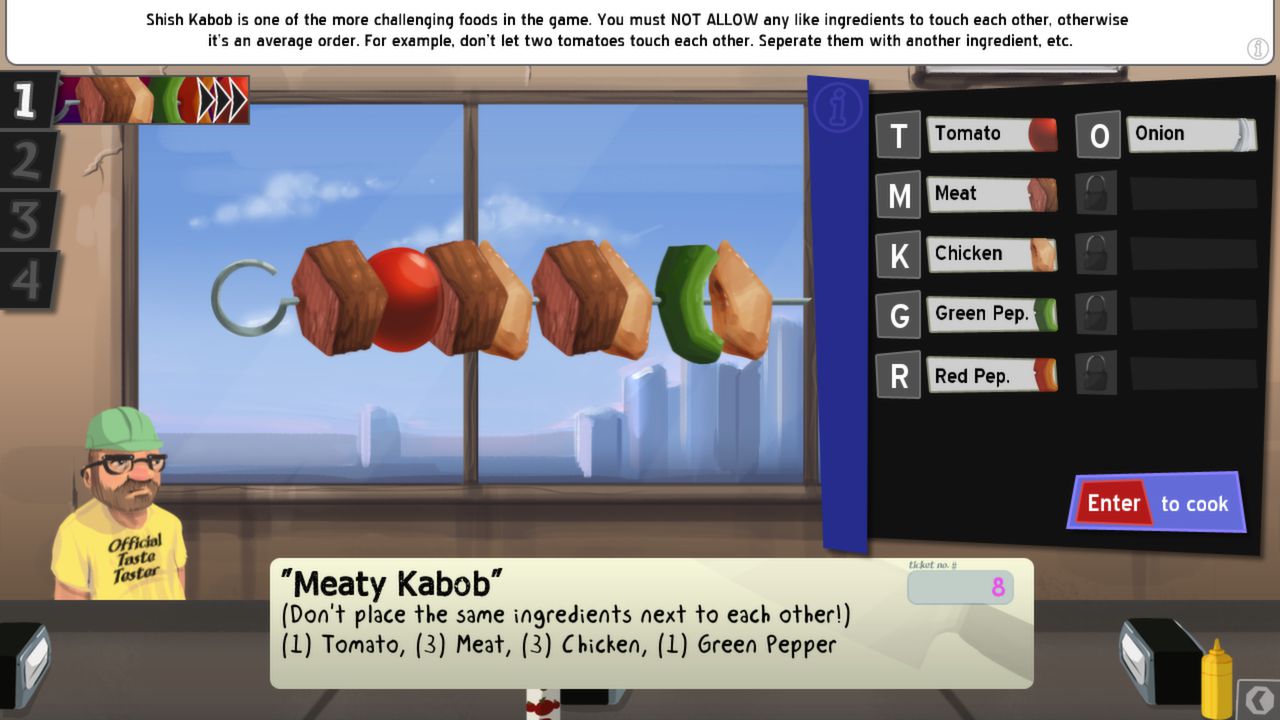Click the padlock beside the Chicken slot

pos(1096,253)
